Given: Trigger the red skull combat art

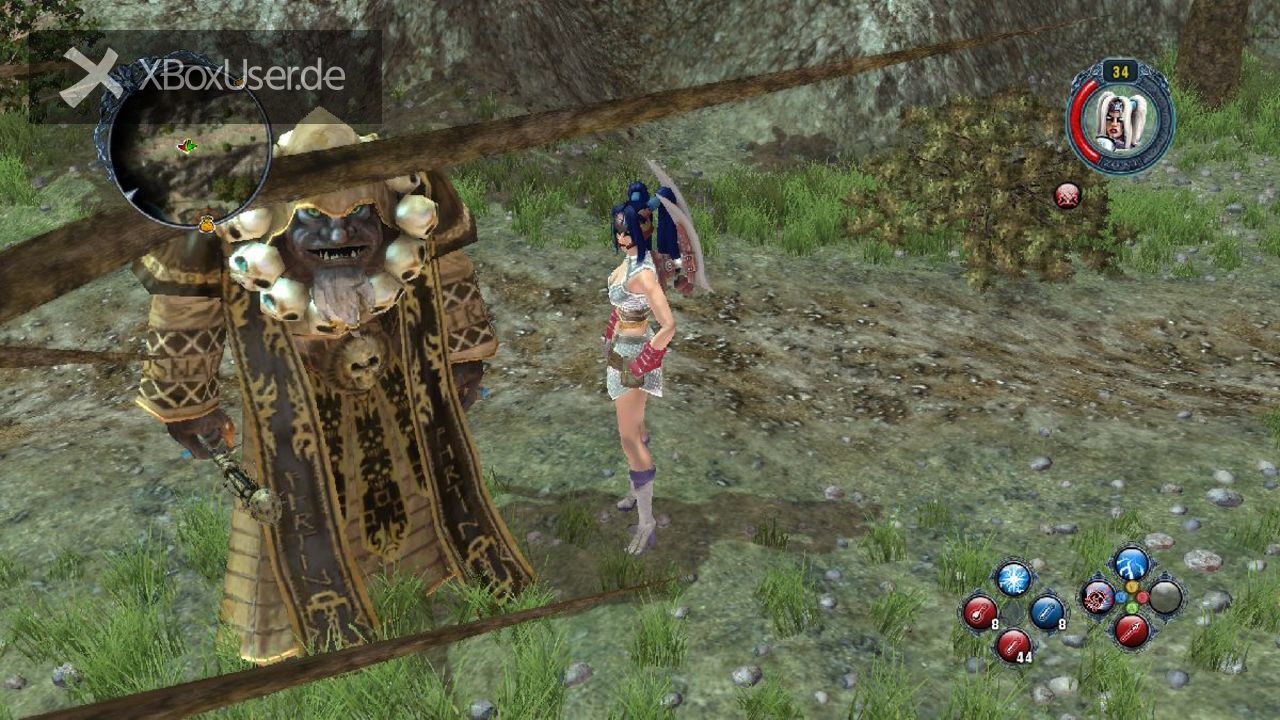Looking at the screenshot, I should (1098, 597).
